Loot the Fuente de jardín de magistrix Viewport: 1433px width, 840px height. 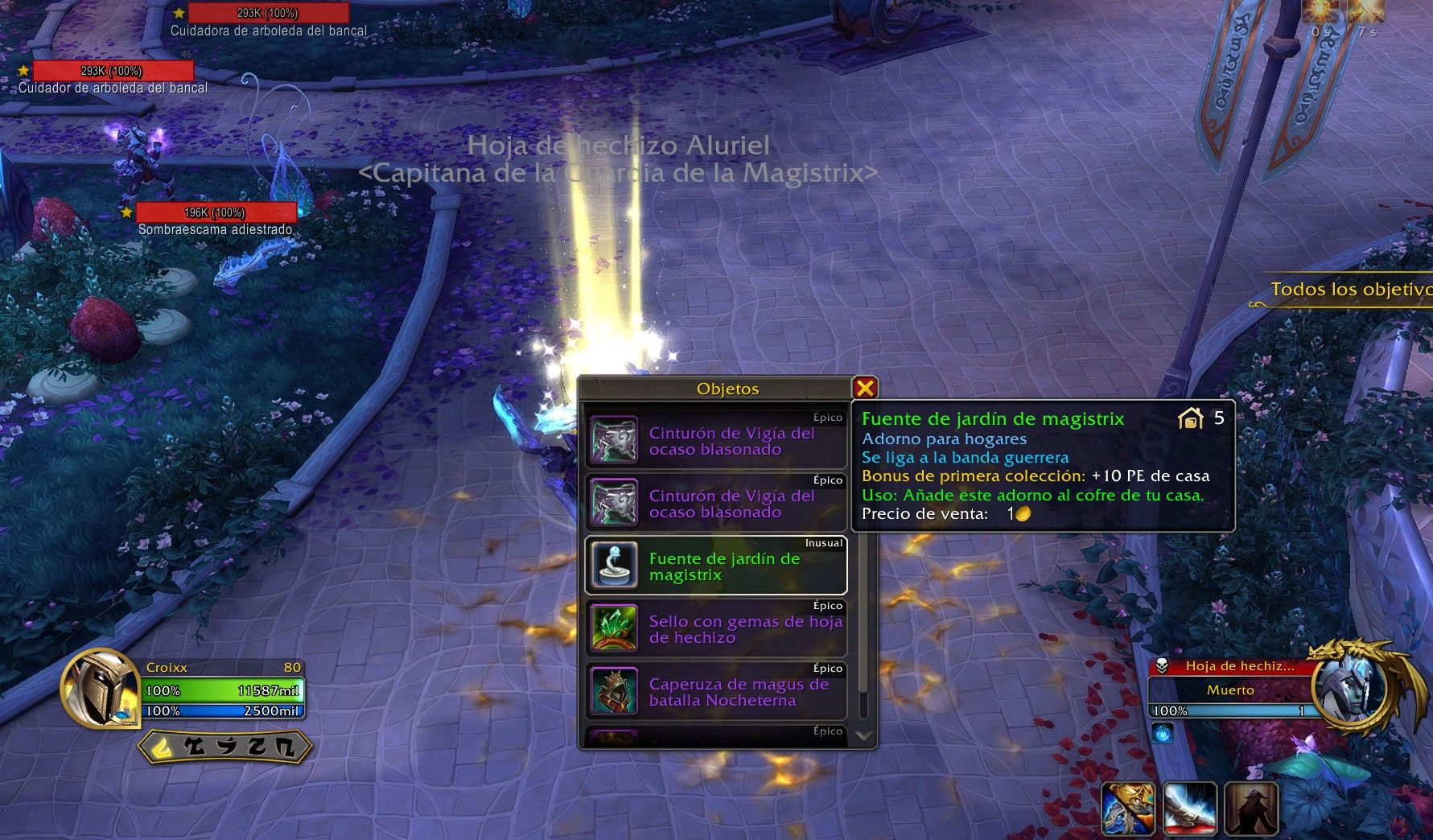(716, 566)
